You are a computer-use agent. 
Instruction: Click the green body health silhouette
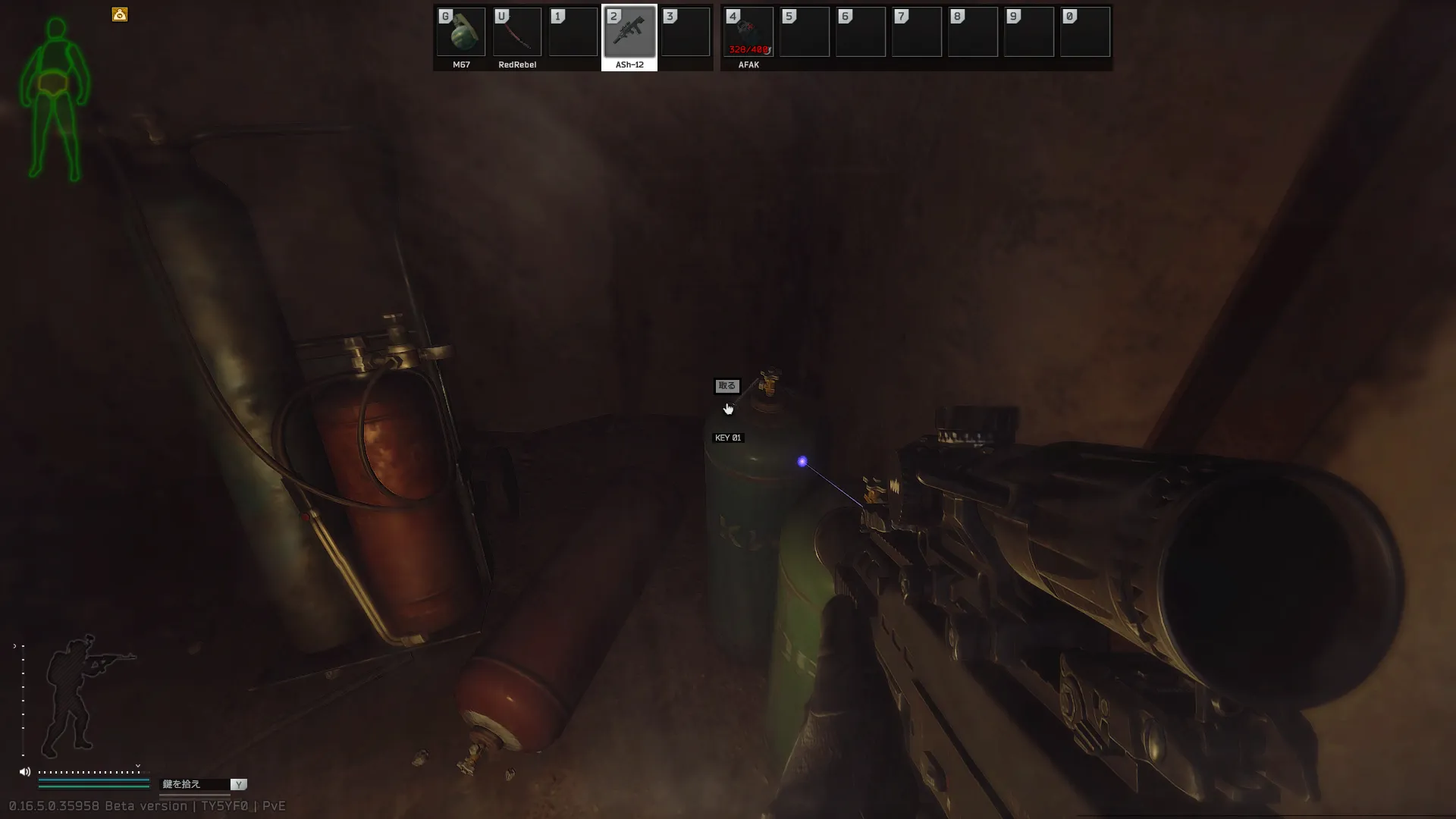point(55,99)
